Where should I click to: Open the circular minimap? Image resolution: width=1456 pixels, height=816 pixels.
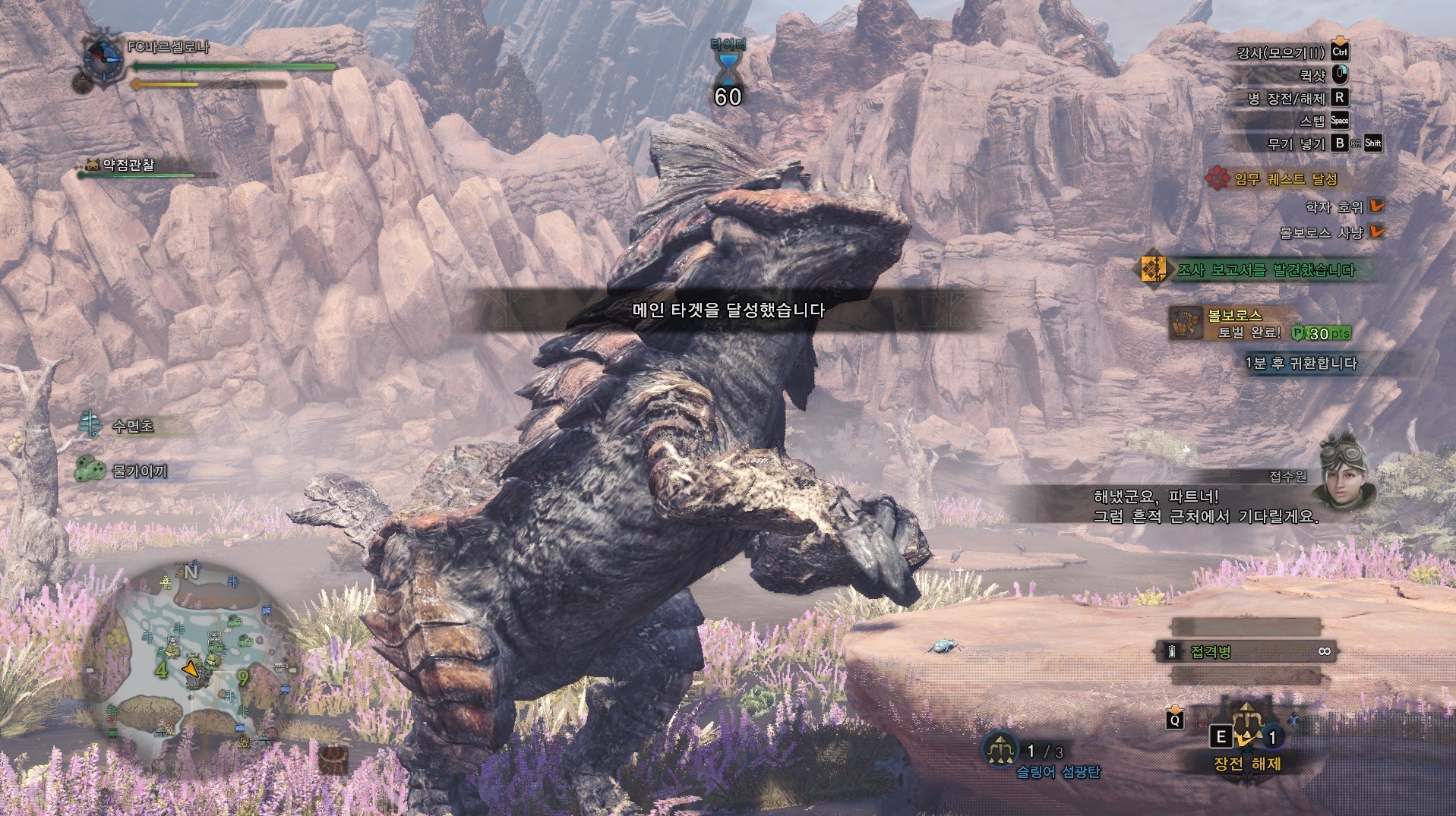point(190,657)
